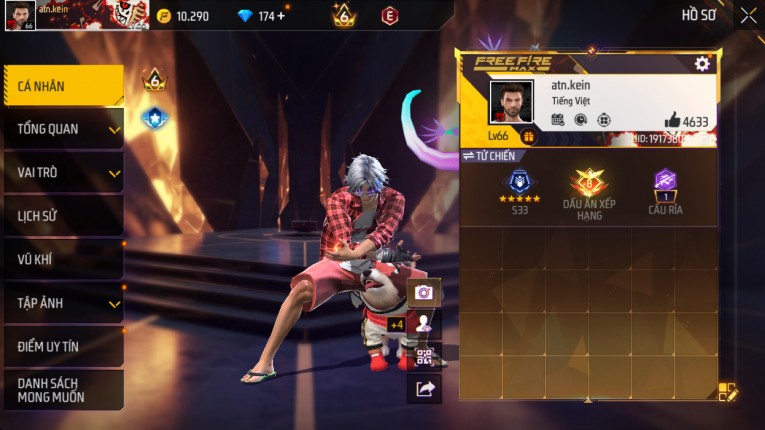Switch to the Vai Trò tab
The height and width of the screenshot is (430, 765).
tap(63, 172)
